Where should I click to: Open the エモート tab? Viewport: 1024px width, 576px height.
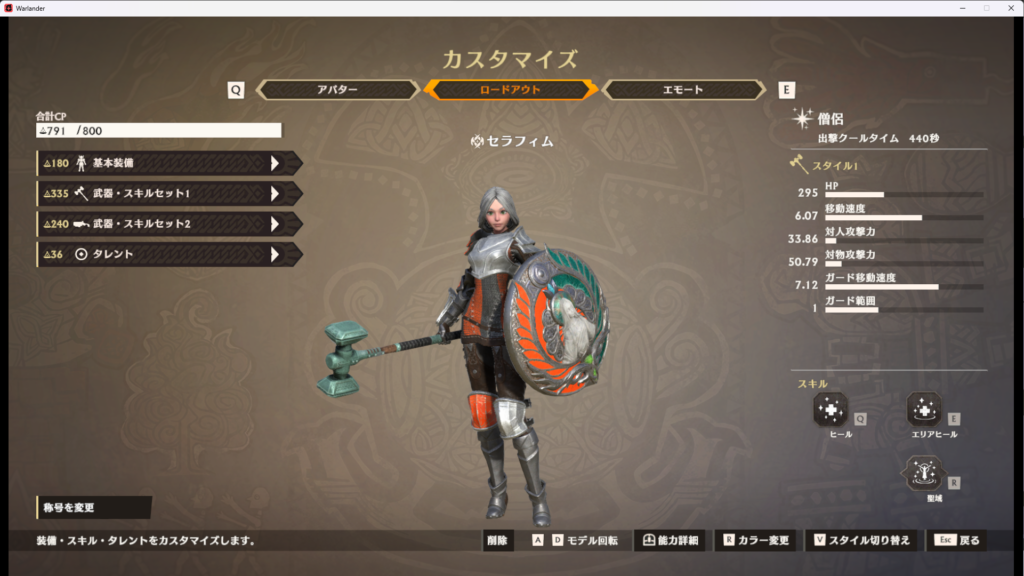[688, 90]
